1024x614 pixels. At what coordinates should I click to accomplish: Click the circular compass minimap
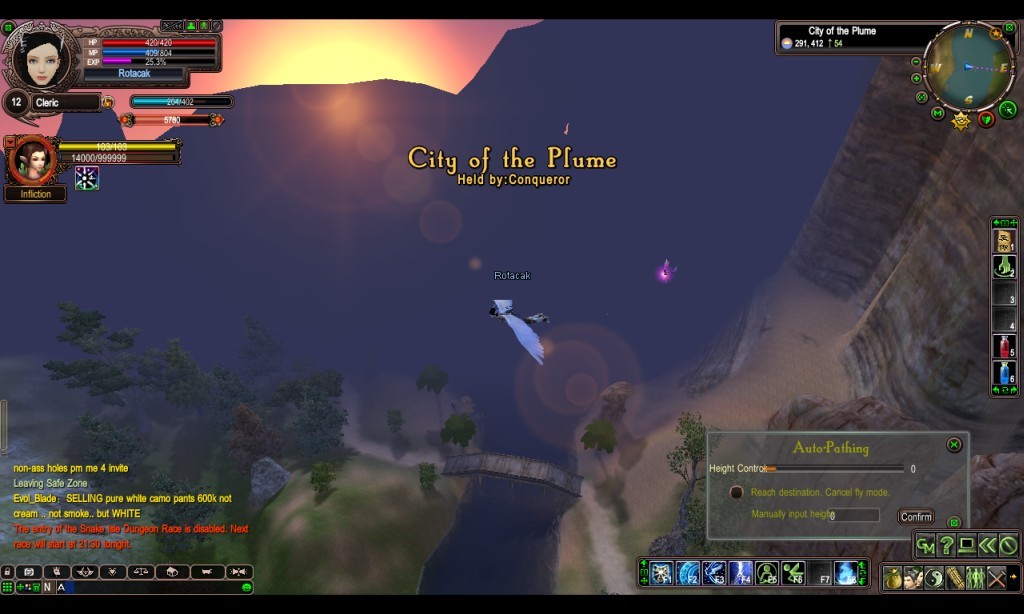968,67
